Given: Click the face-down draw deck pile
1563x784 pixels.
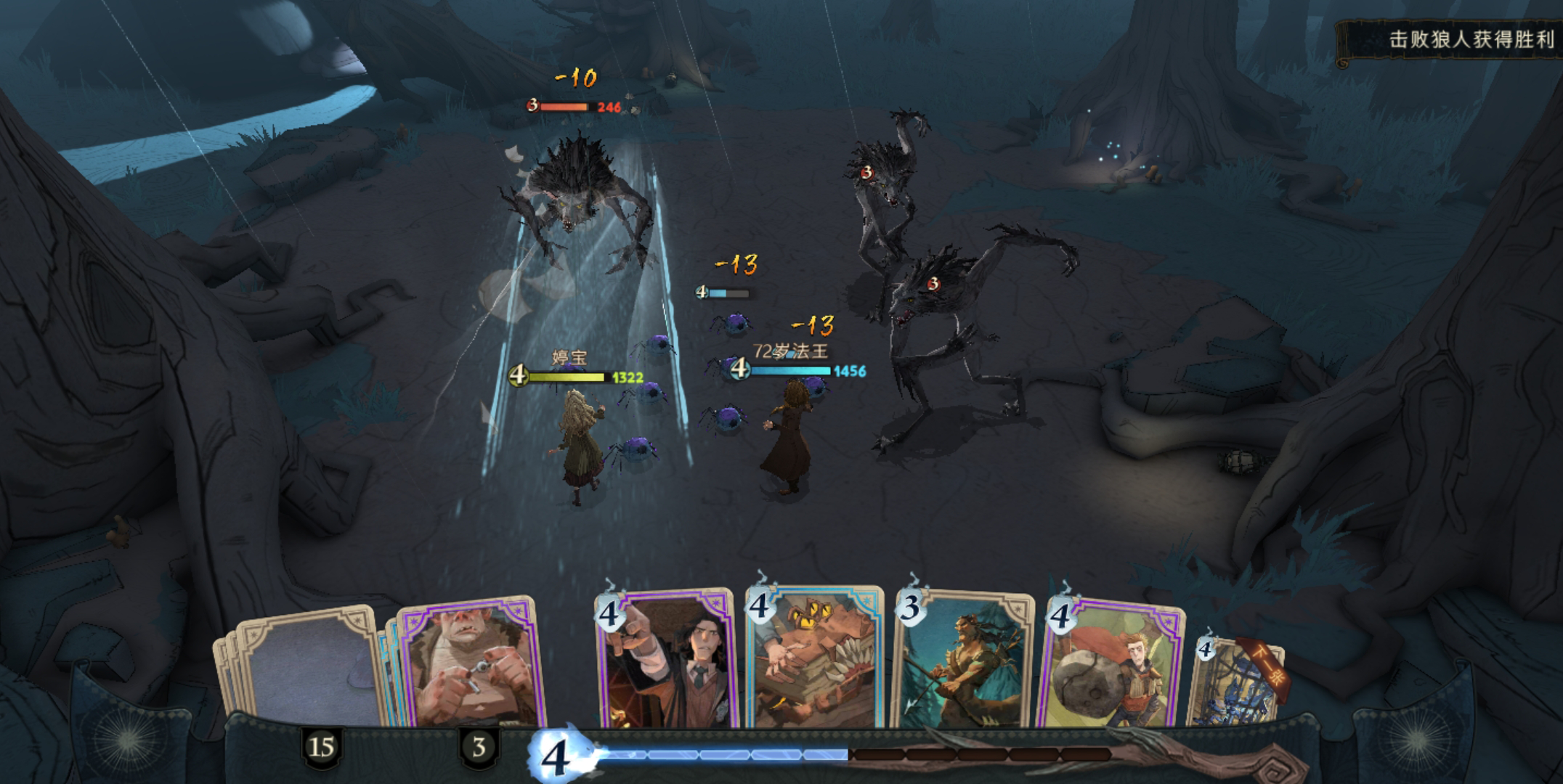Looking at the screenshot, I should 305,668.
